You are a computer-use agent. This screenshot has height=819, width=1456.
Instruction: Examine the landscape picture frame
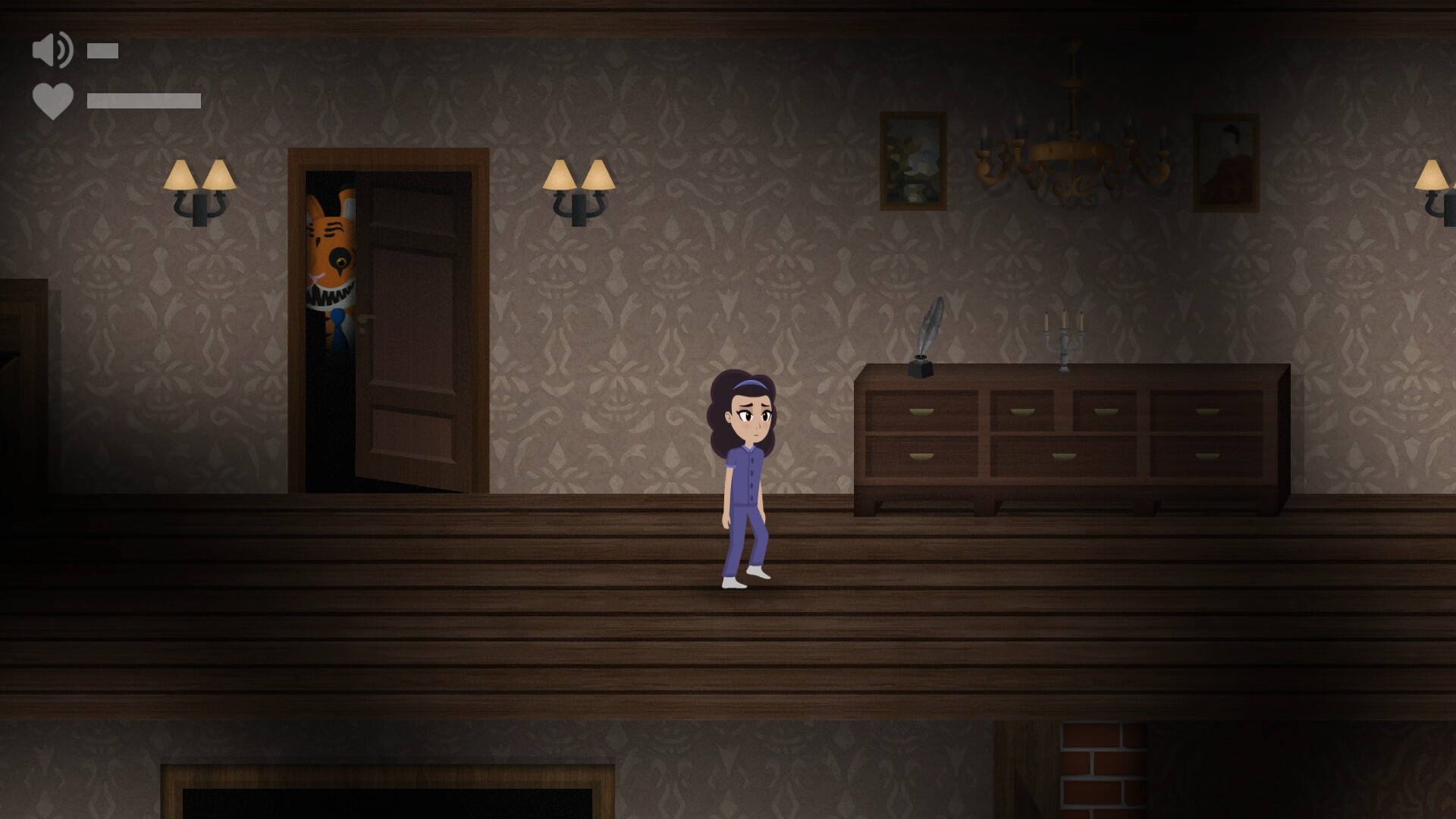pos(912,159)
